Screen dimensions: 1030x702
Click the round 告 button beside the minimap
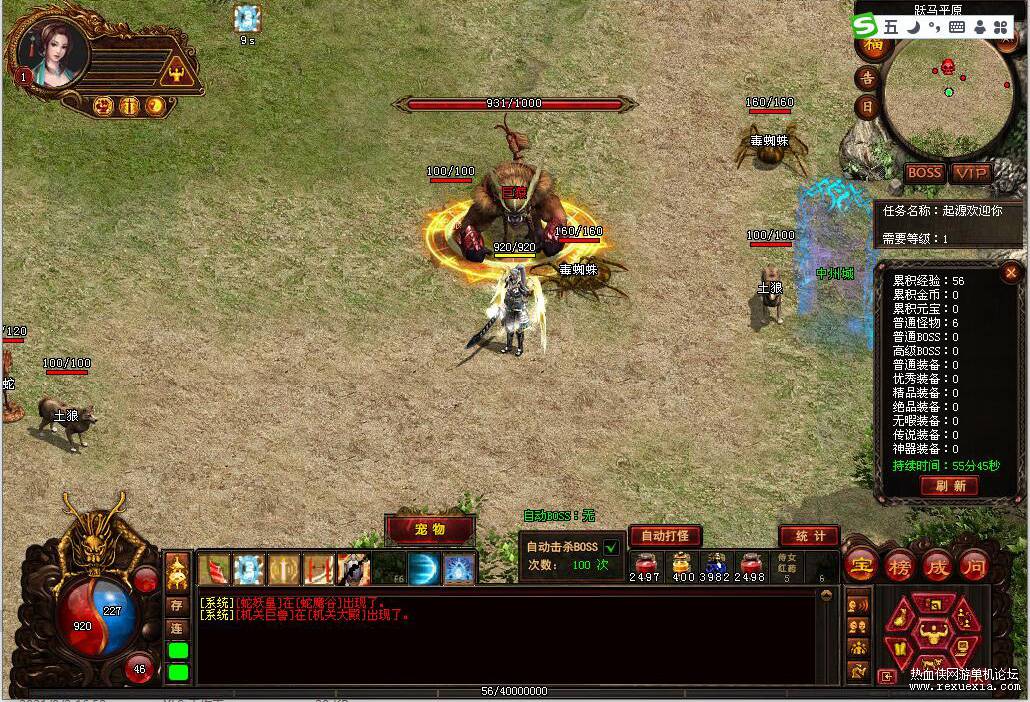(x=868, y=78)
